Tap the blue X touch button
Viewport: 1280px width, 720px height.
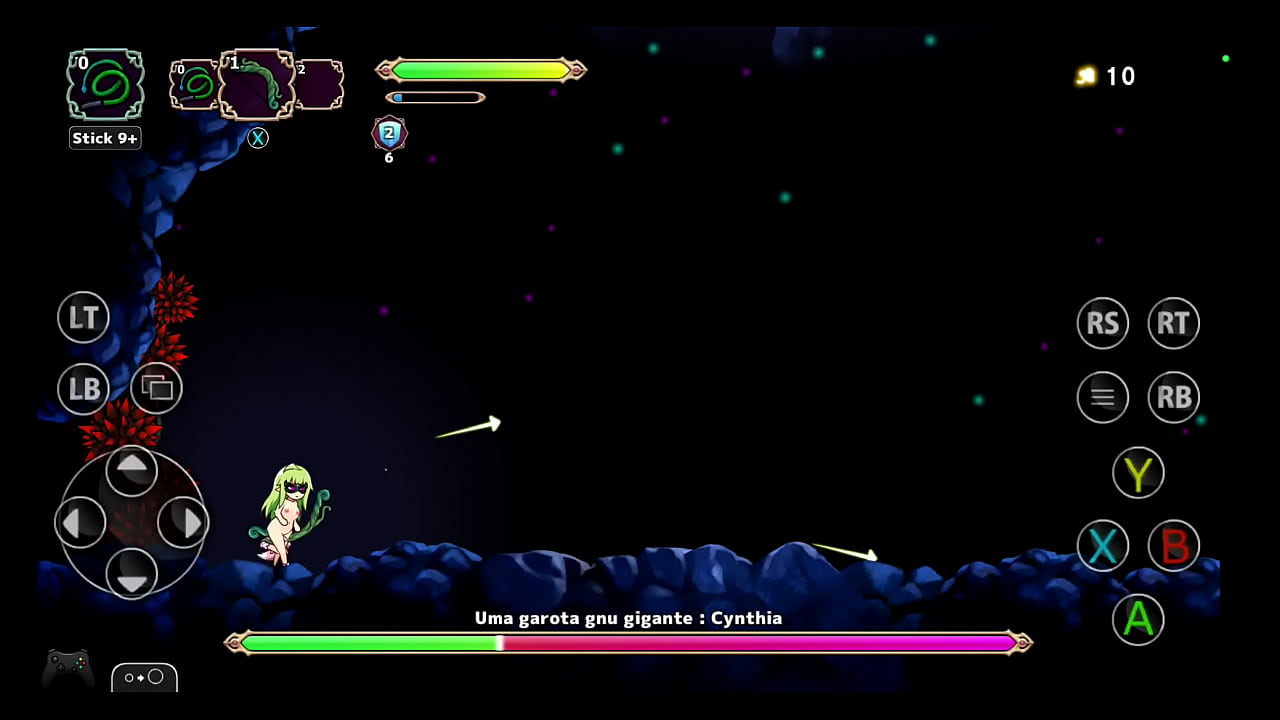[x=1102, y=546]
